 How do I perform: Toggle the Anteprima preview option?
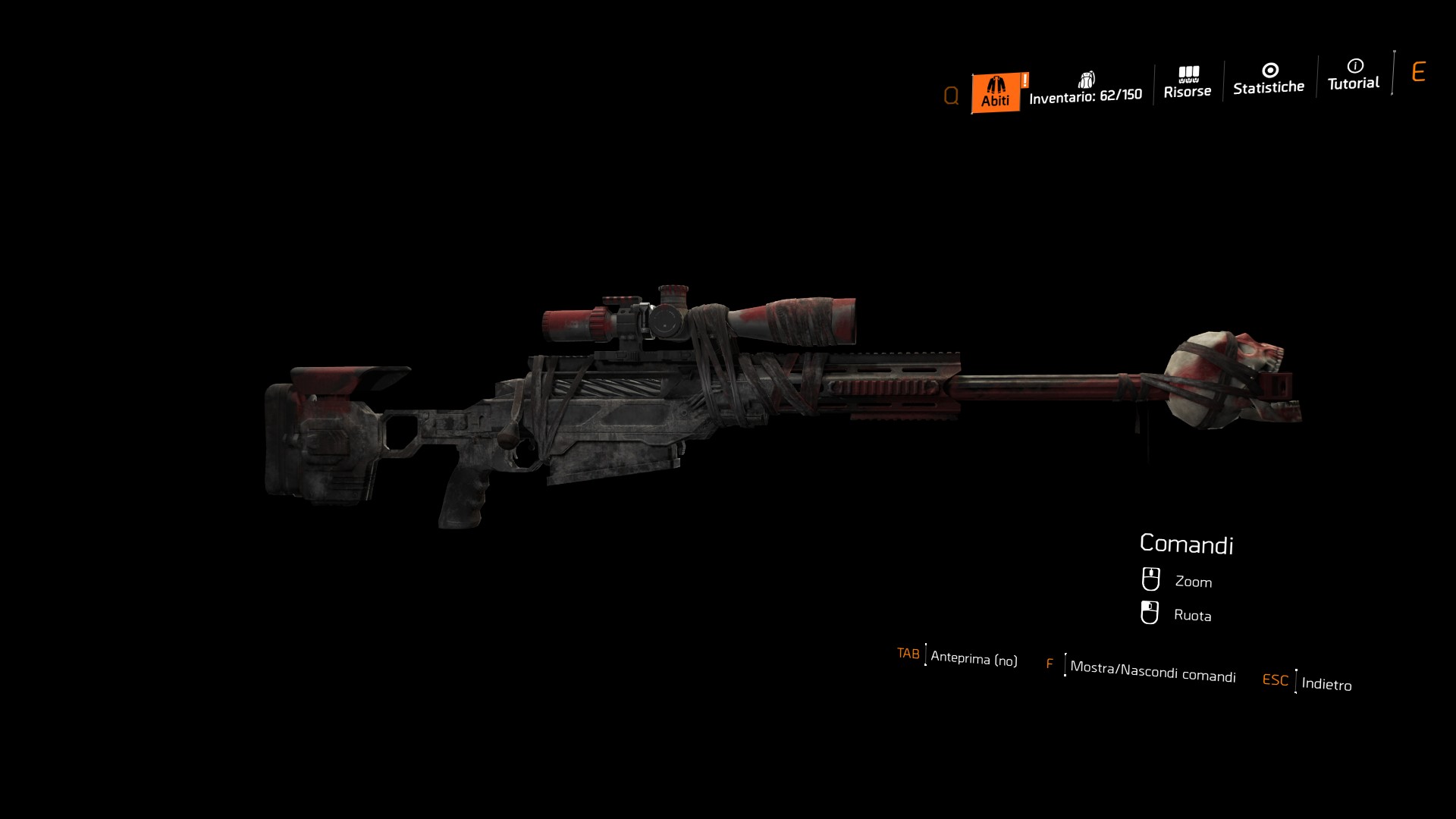[973, 658]
